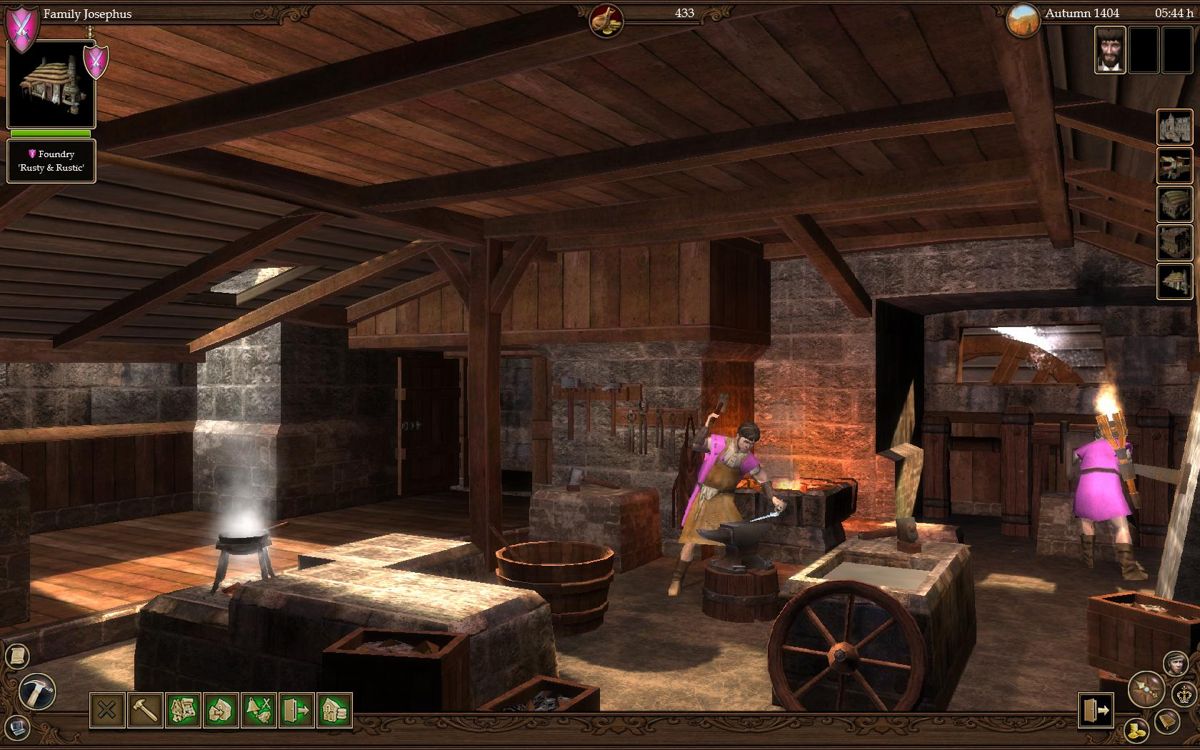Open the compass map button
Screen dimensions: 1200x750
(x=1145, y=689)
